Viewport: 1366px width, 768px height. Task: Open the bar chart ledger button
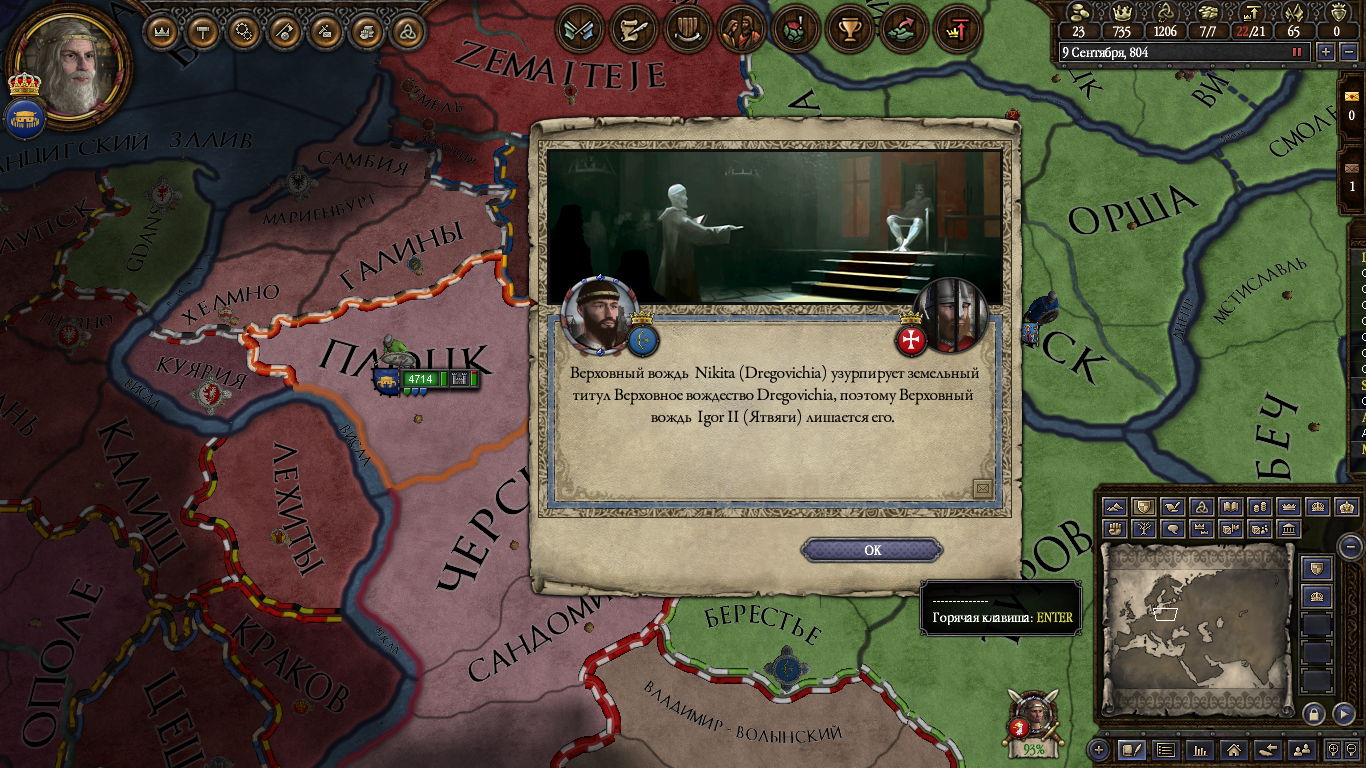(1200, 749)
